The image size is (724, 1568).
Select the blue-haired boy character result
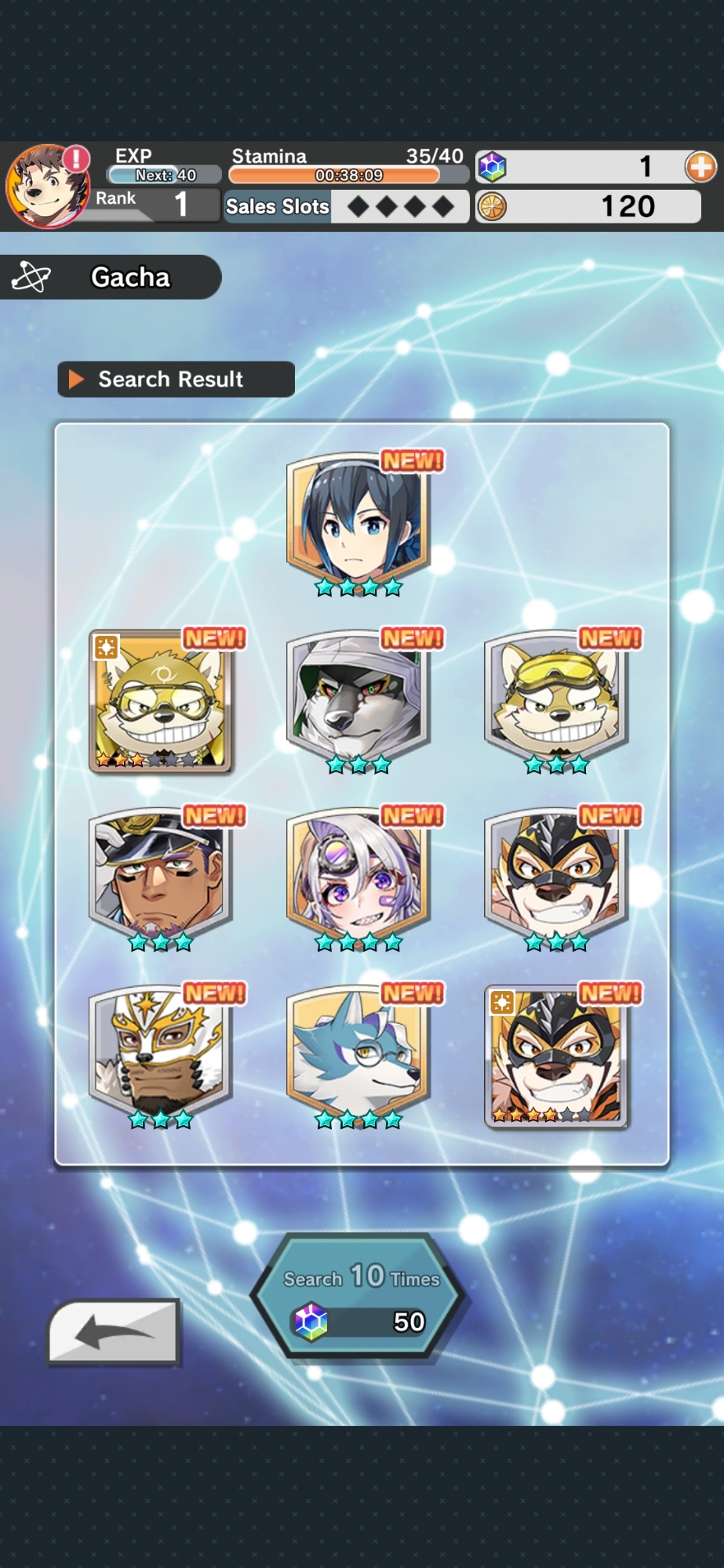358,522
